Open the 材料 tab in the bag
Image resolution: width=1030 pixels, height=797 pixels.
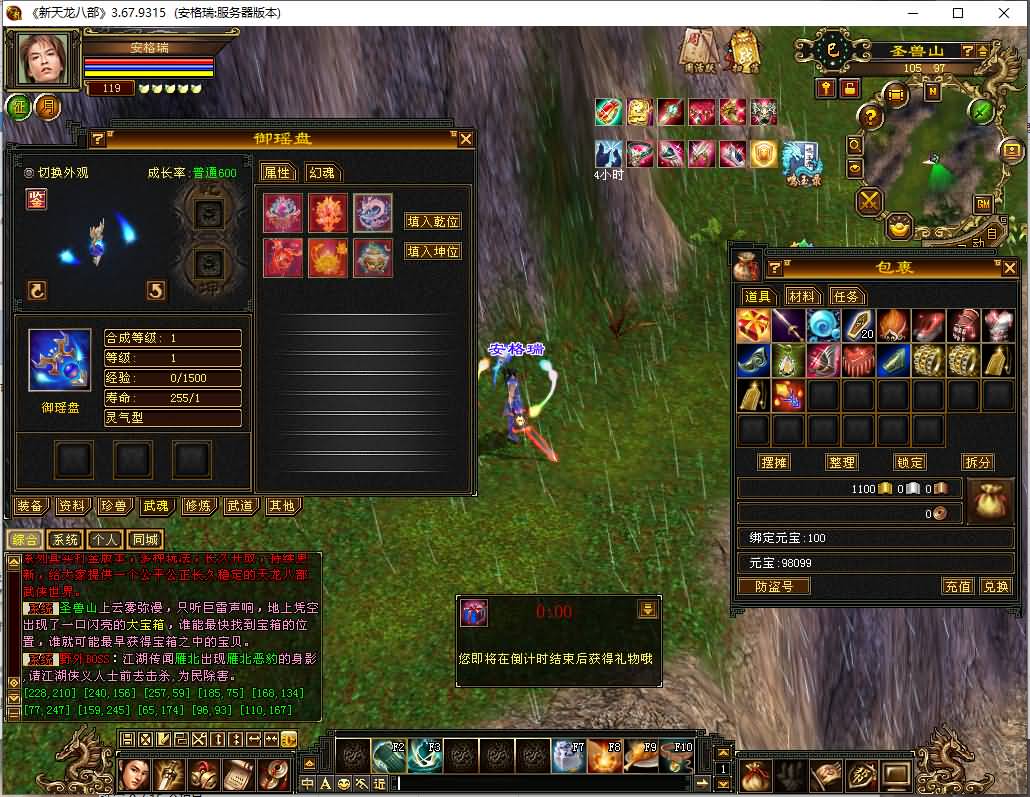(x=802, y=296)
